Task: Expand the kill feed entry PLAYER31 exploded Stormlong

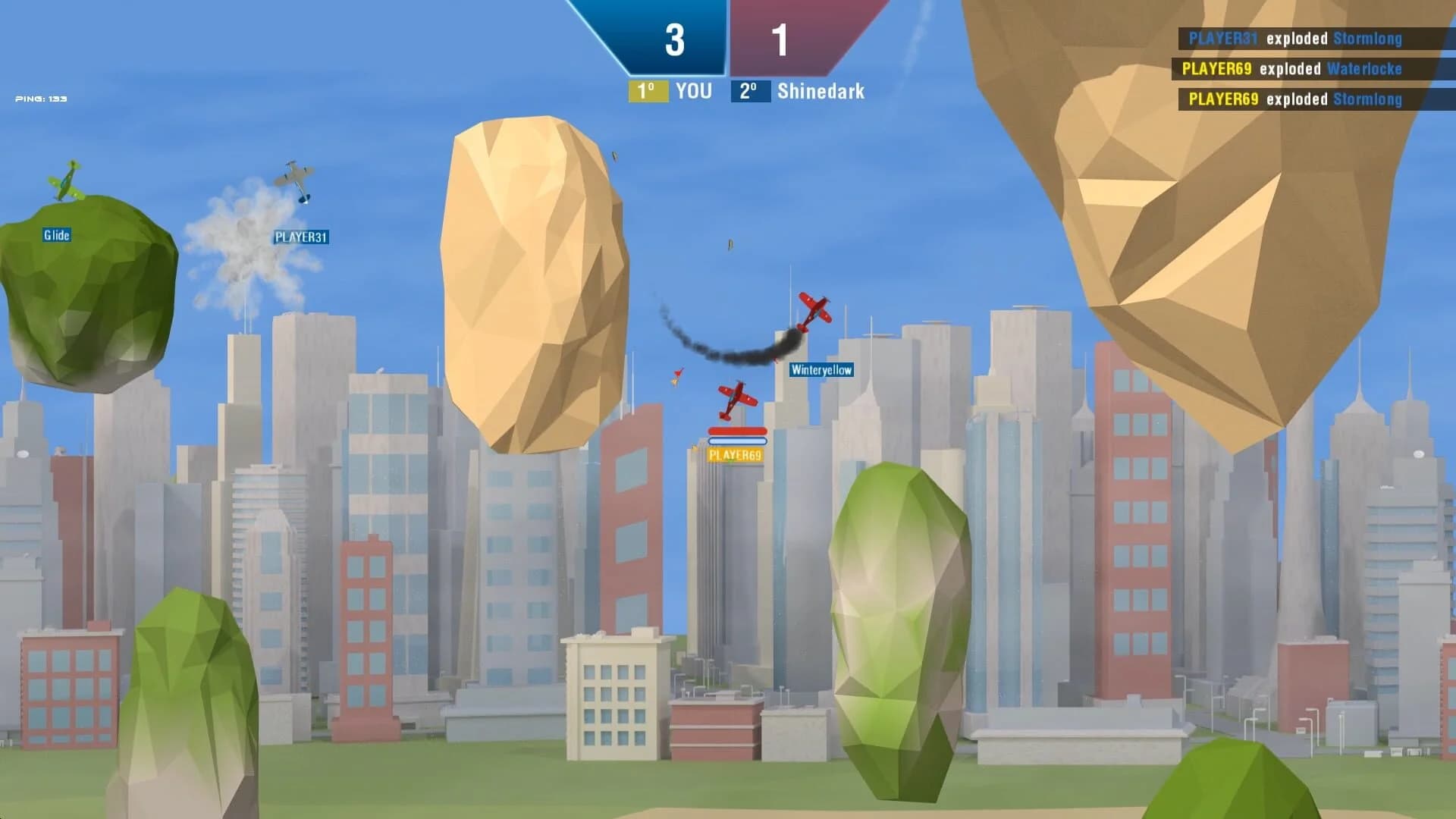Action: tap(1289, 38)
